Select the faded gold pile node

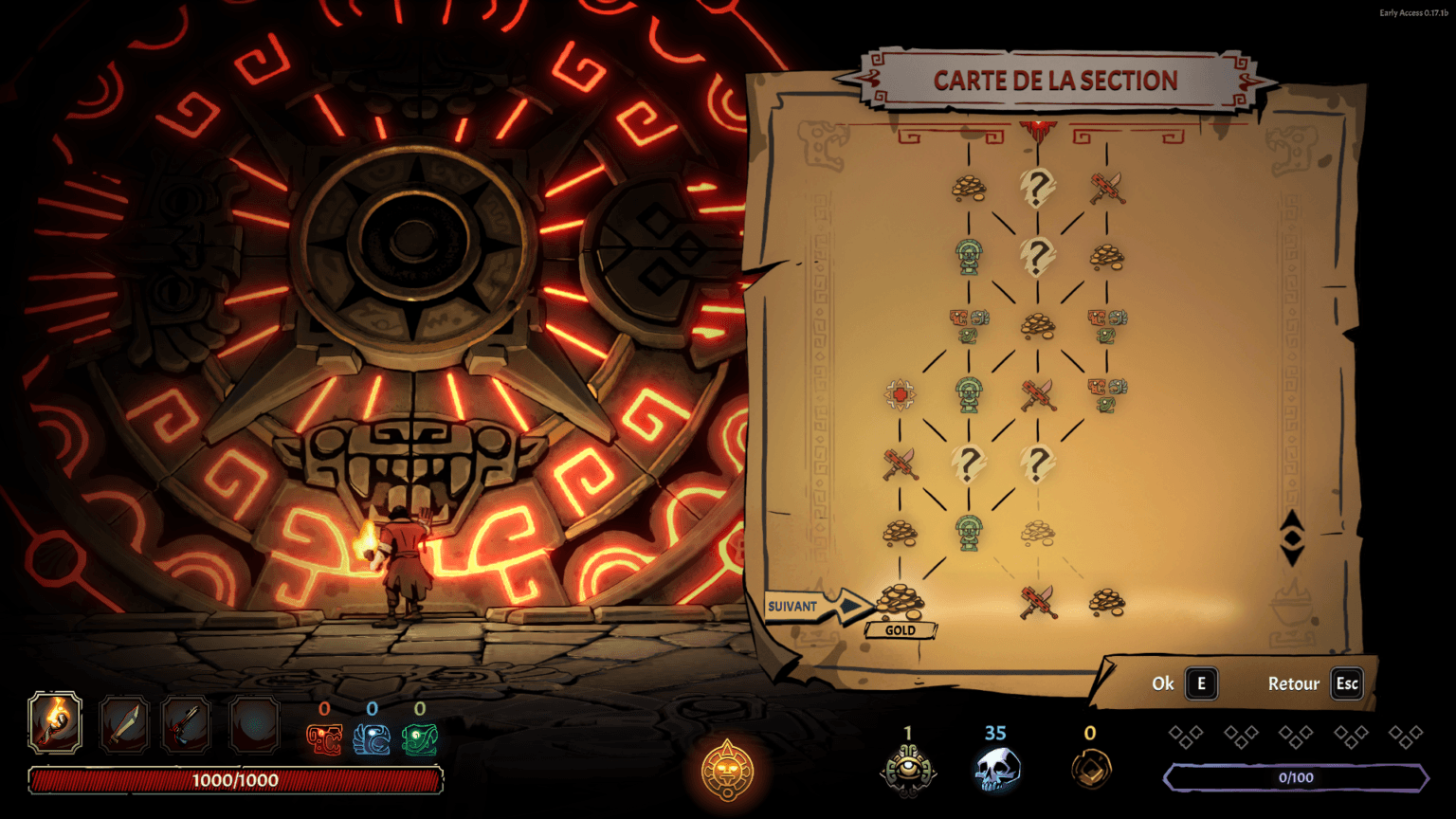pos(1038,533)
